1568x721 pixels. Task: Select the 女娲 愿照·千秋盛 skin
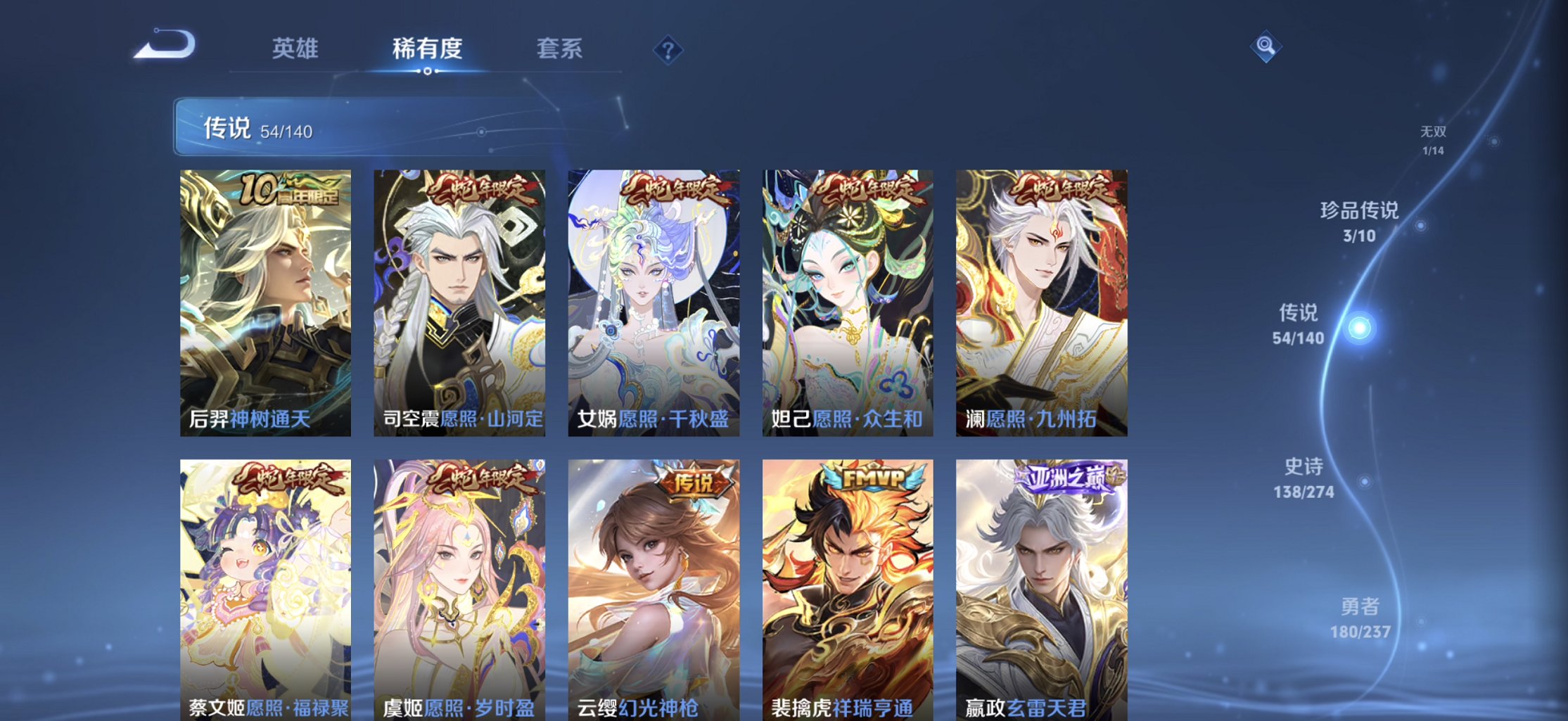tap(654, 302)
